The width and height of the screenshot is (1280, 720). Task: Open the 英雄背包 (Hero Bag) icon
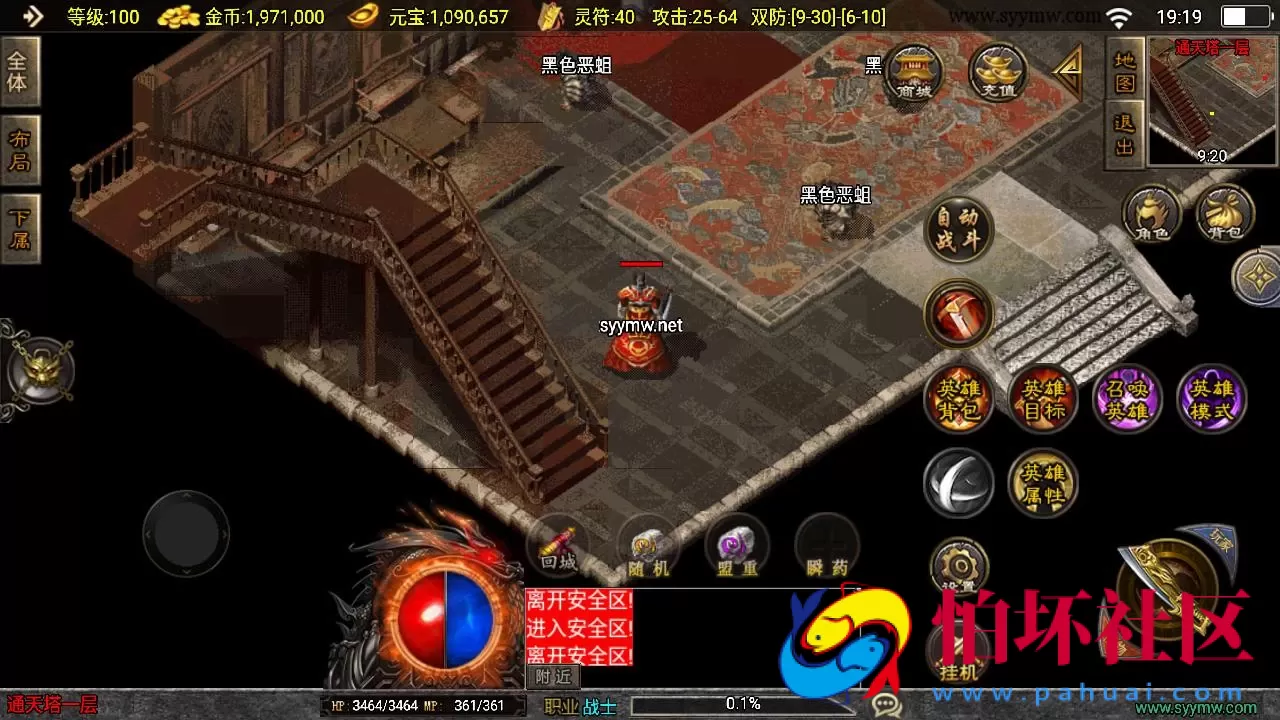click(958, 398)
